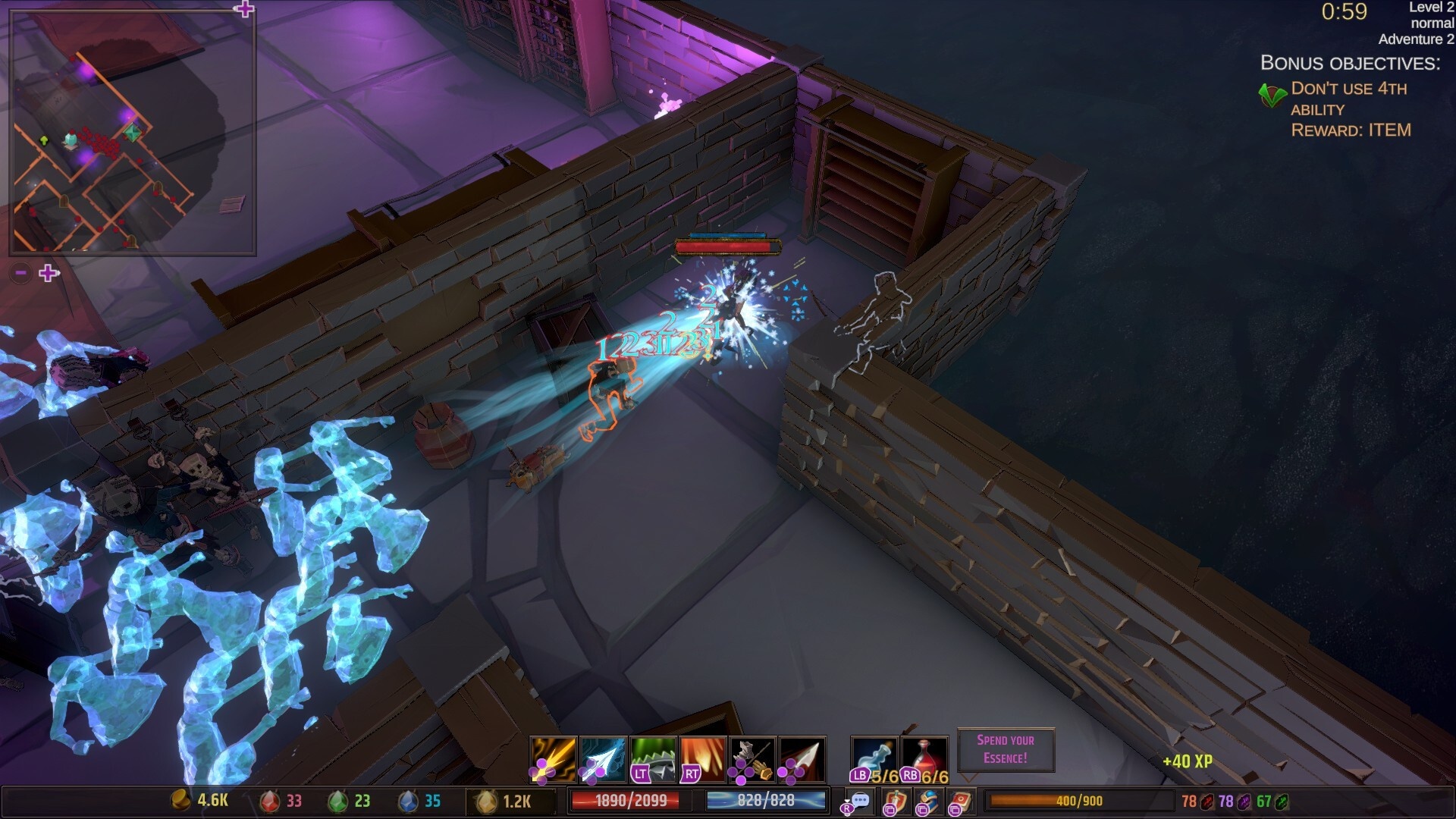Zoom out the minimap with minus button

(x=21, y=273)
